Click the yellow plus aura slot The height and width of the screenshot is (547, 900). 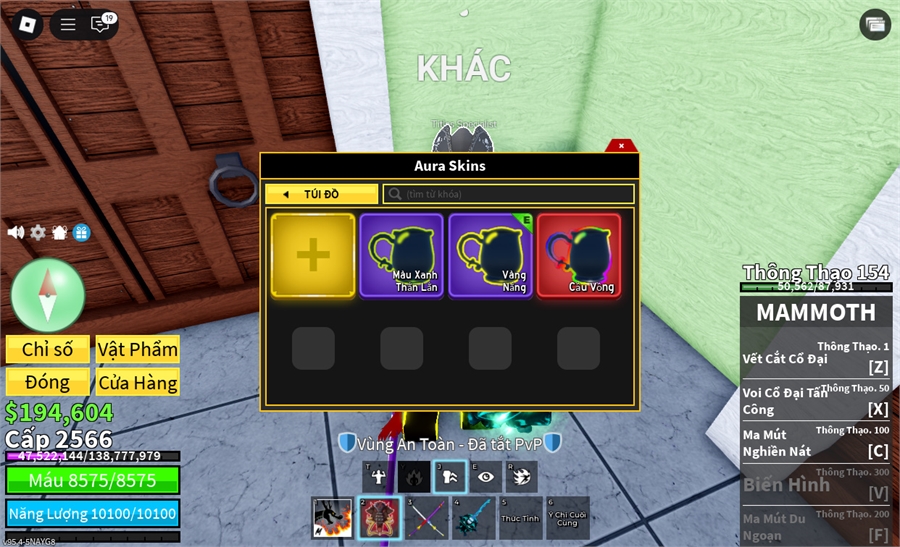pos(313,255)
